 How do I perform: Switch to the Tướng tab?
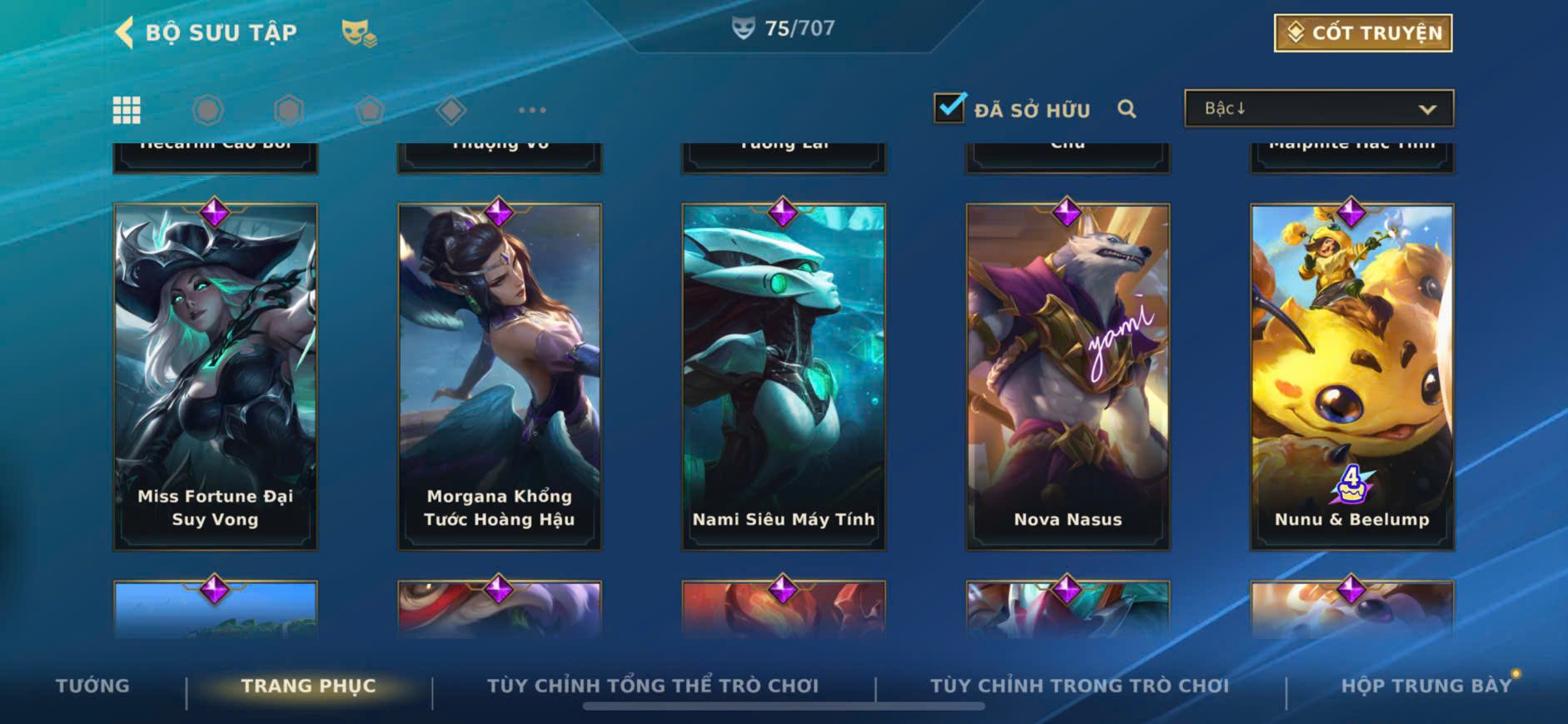(92, 686)
